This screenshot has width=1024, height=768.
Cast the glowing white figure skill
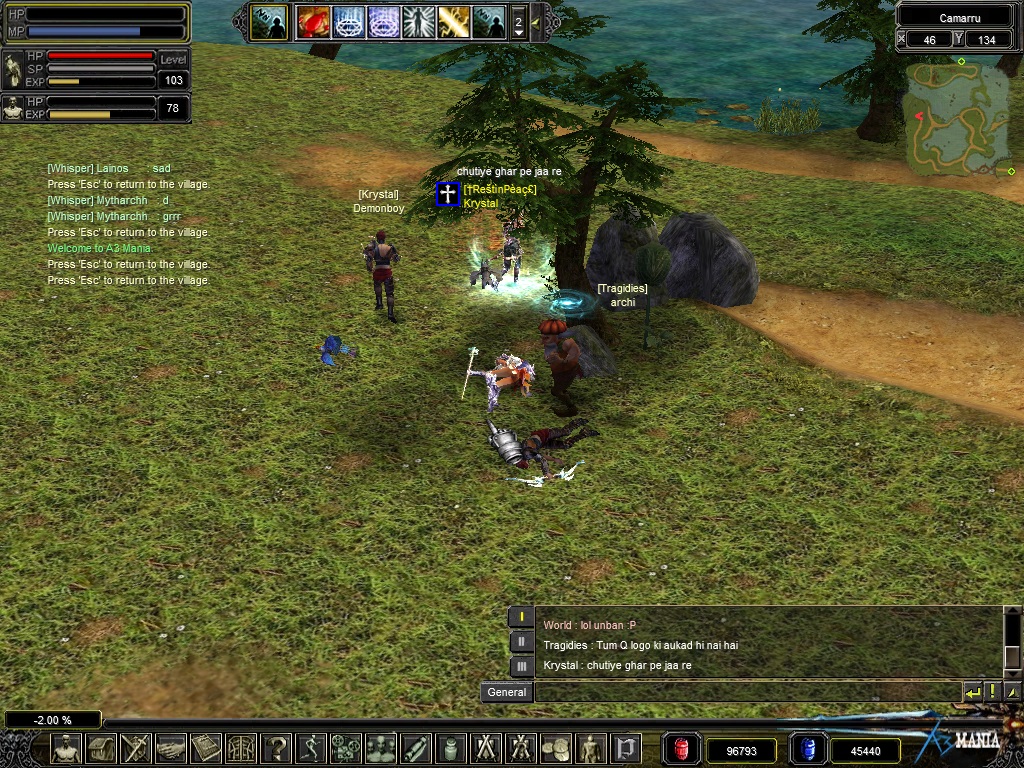click(x=418, y=22)
